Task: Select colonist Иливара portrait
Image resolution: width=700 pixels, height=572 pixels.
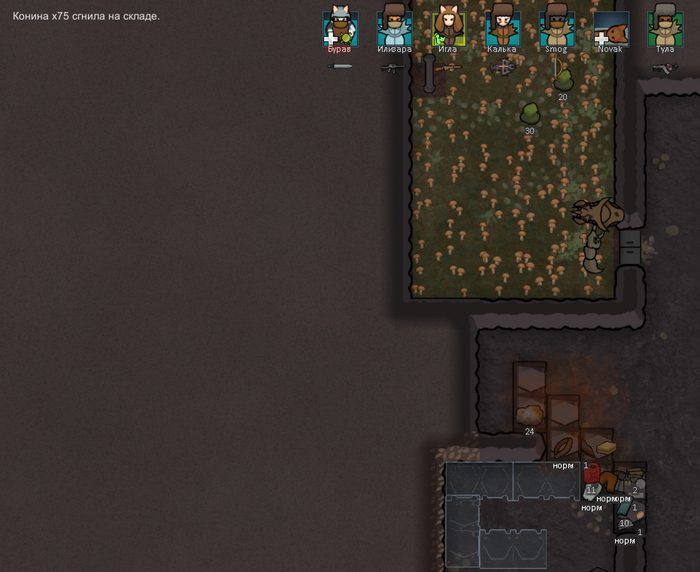Action: click(x=394, y=27)
